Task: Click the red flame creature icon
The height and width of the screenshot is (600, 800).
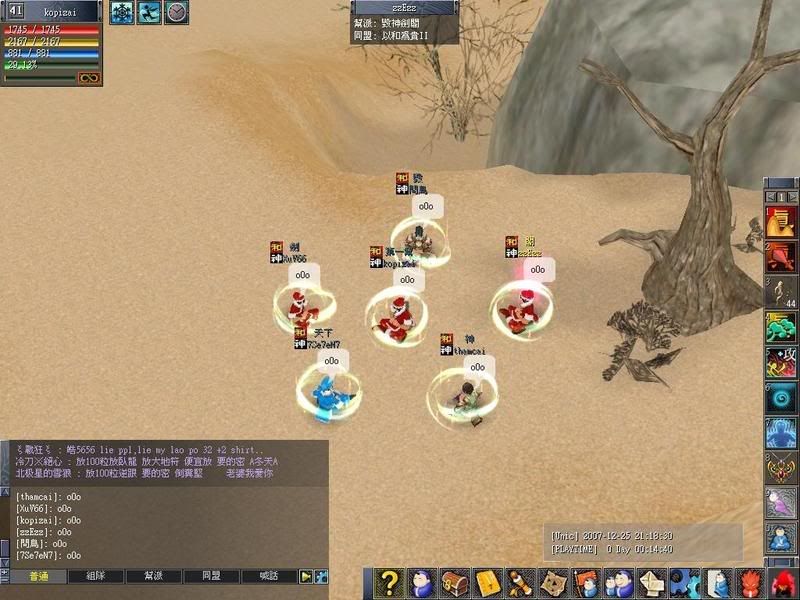Action: click(749, 583)
